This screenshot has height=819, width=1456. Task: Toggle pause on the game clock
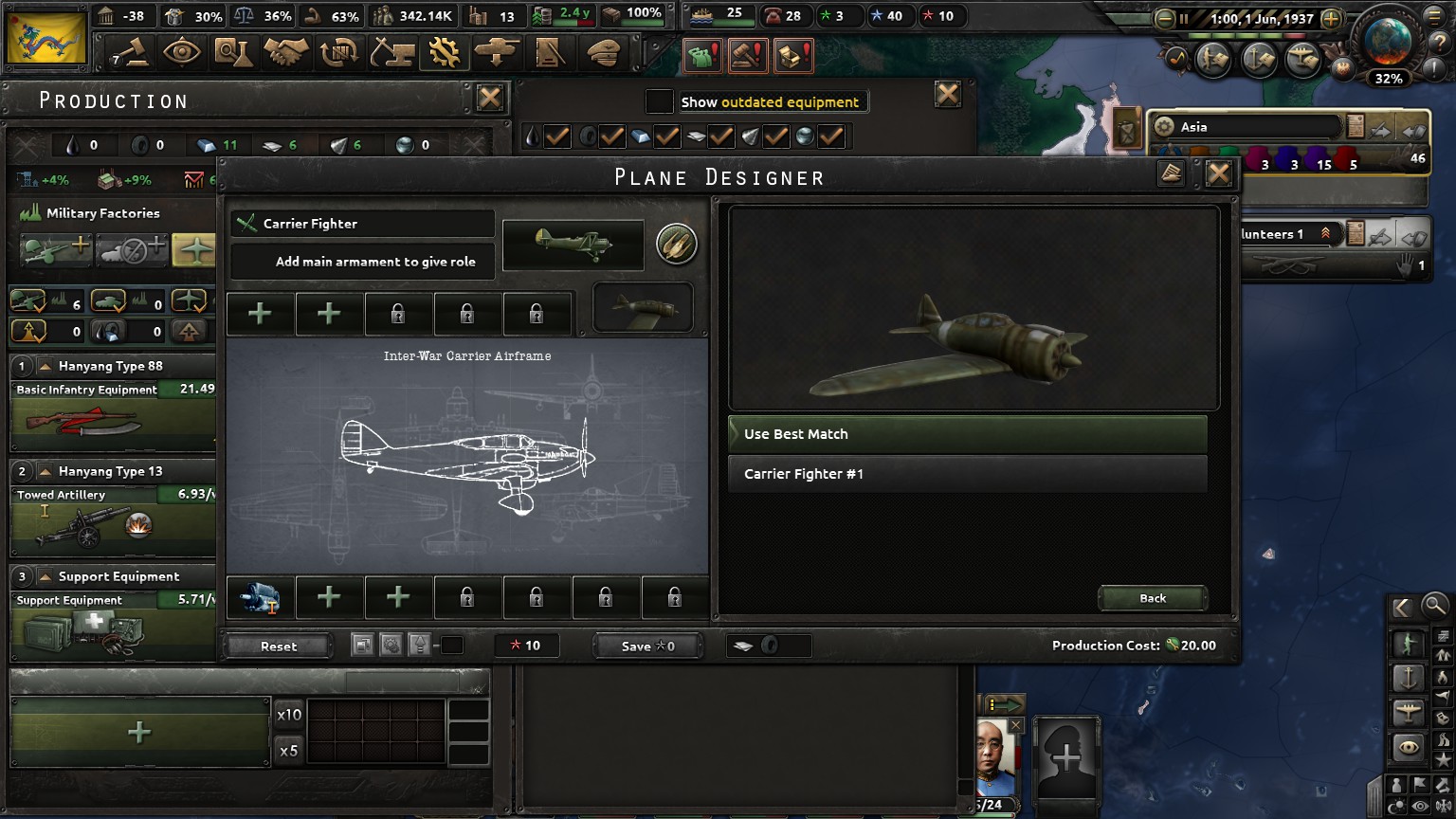click(x=1184, y=16)
